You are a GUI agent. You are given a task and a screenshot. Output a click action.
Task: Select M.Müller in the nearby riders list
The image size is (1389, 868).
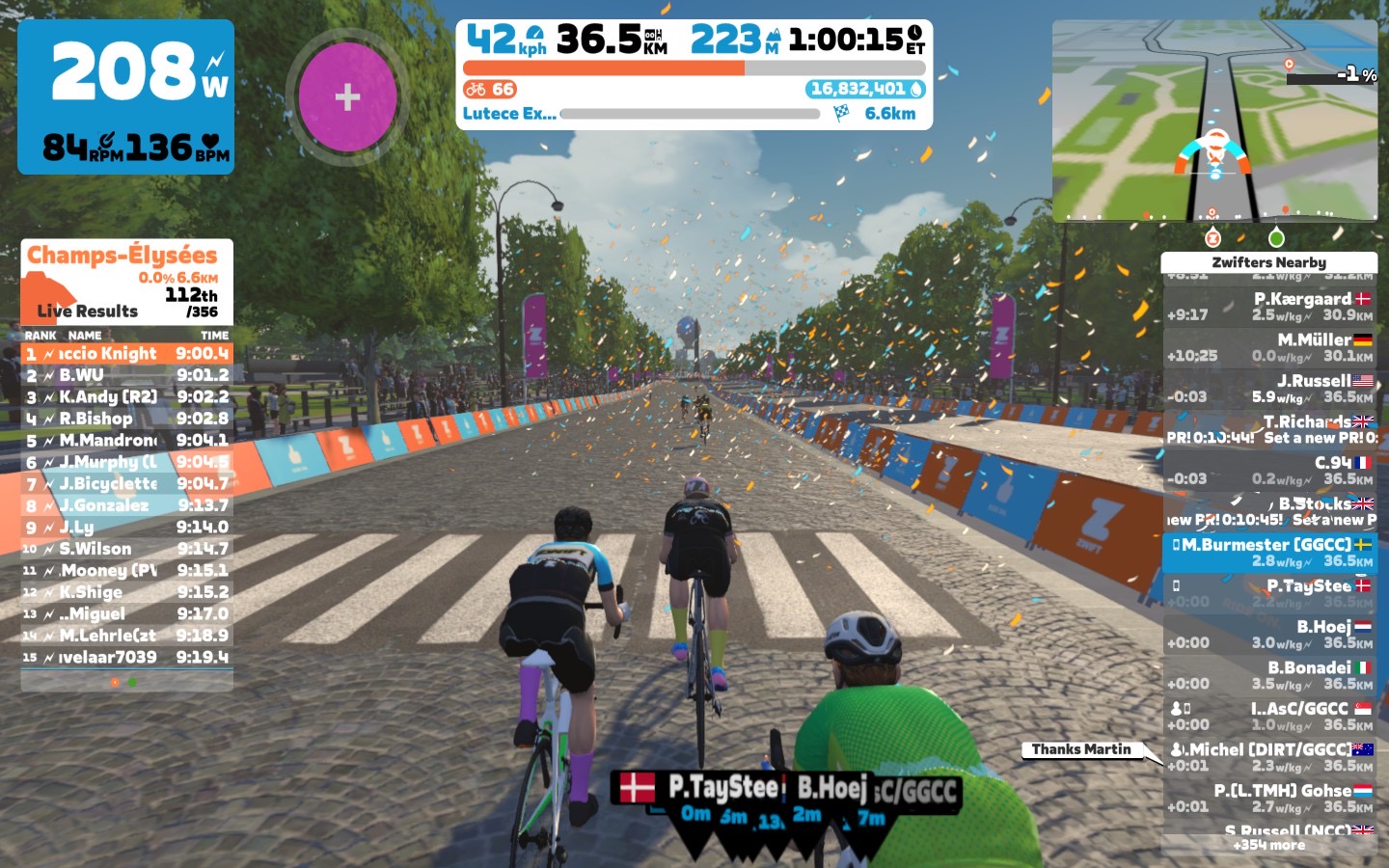point(1269,347)
